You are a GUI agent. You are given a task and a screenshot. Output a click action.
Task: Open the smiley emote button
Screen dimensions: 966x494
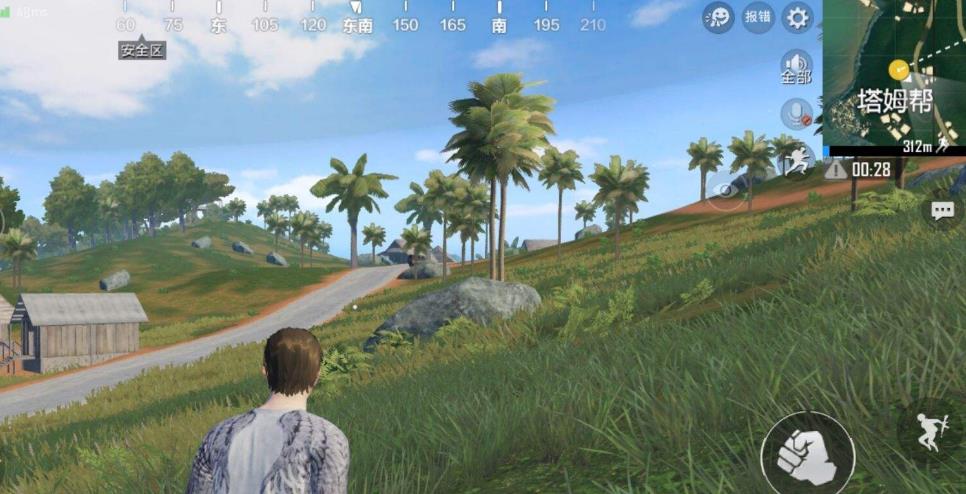(x=717, y=17)
